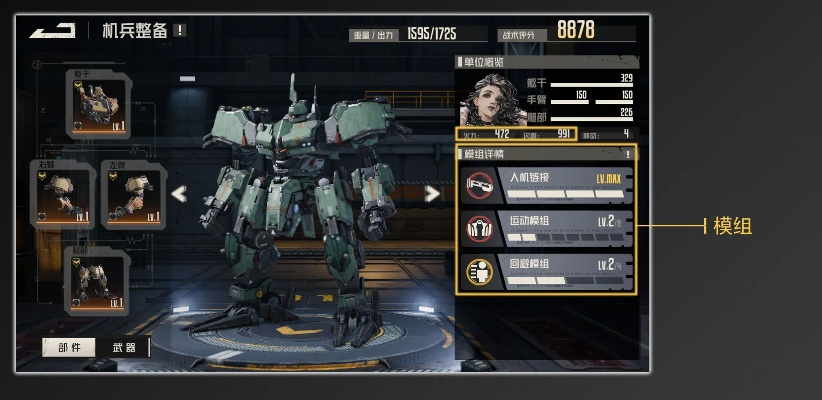Open the 运动模组 module row
822x400 pixels.
coord(546,228)
